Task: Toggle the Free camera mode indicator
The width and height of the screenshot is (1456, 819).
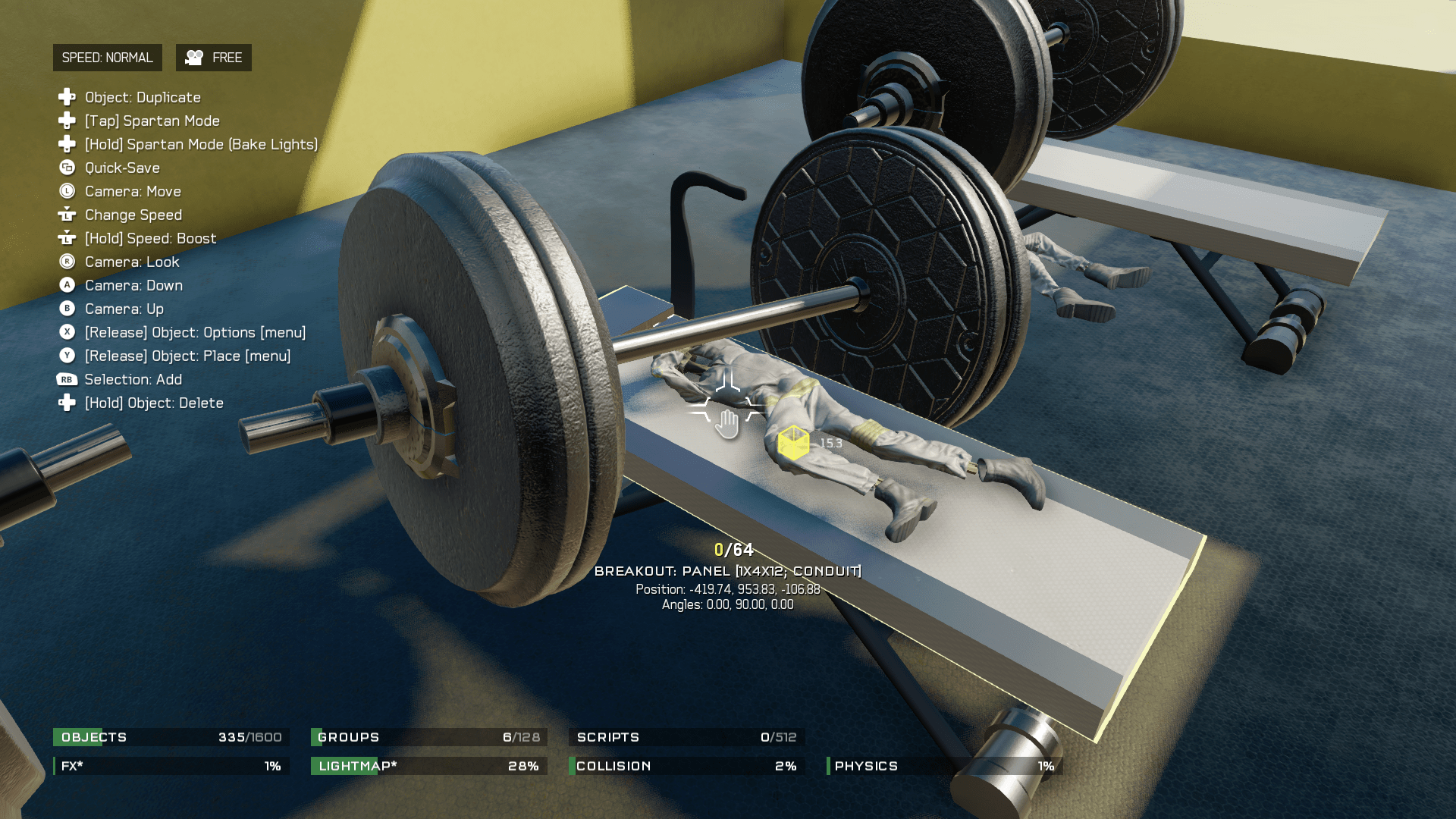Action: (x=214, y=58)
